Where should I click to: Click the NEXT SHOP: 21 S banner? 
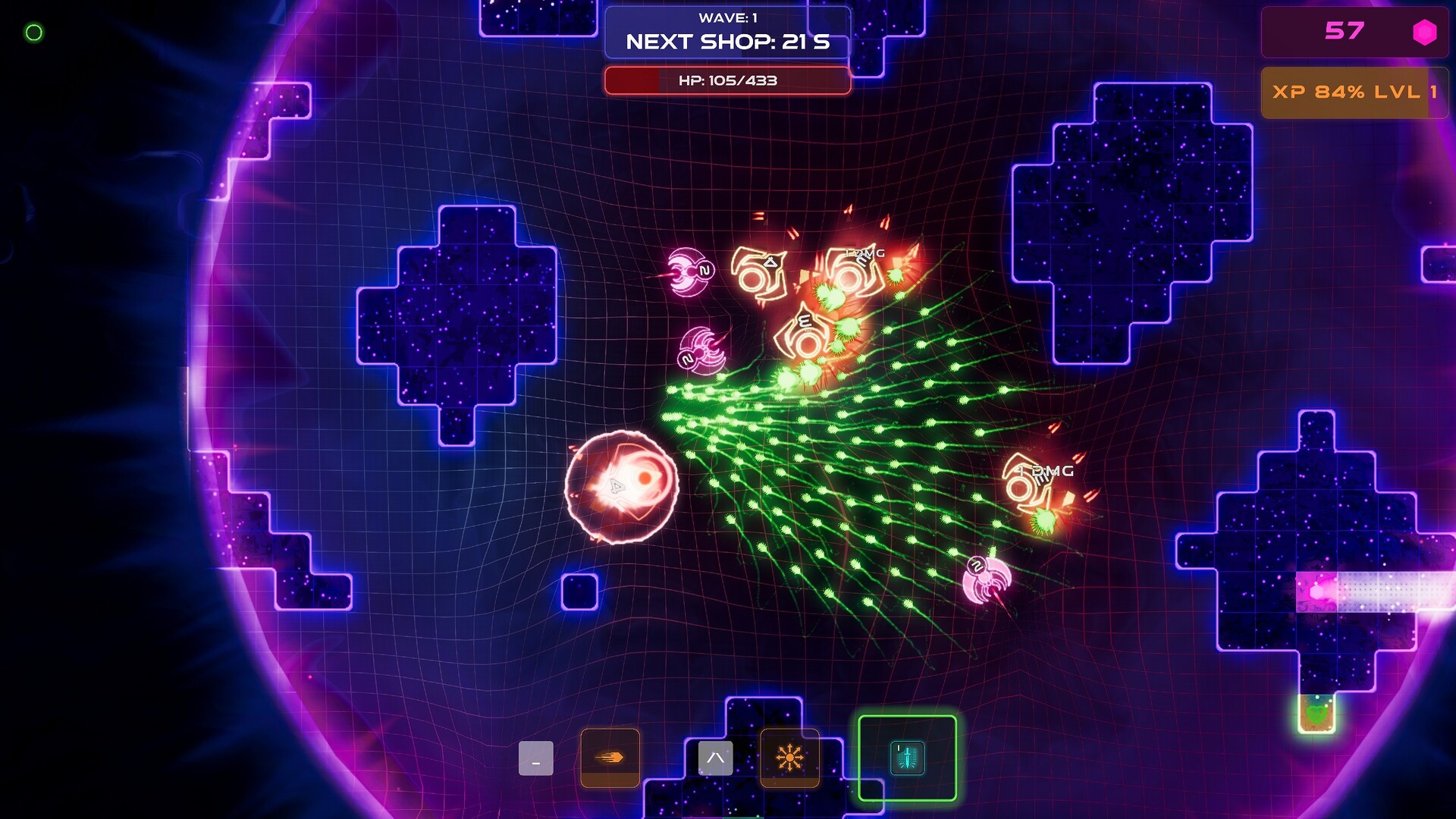[727, 43]
